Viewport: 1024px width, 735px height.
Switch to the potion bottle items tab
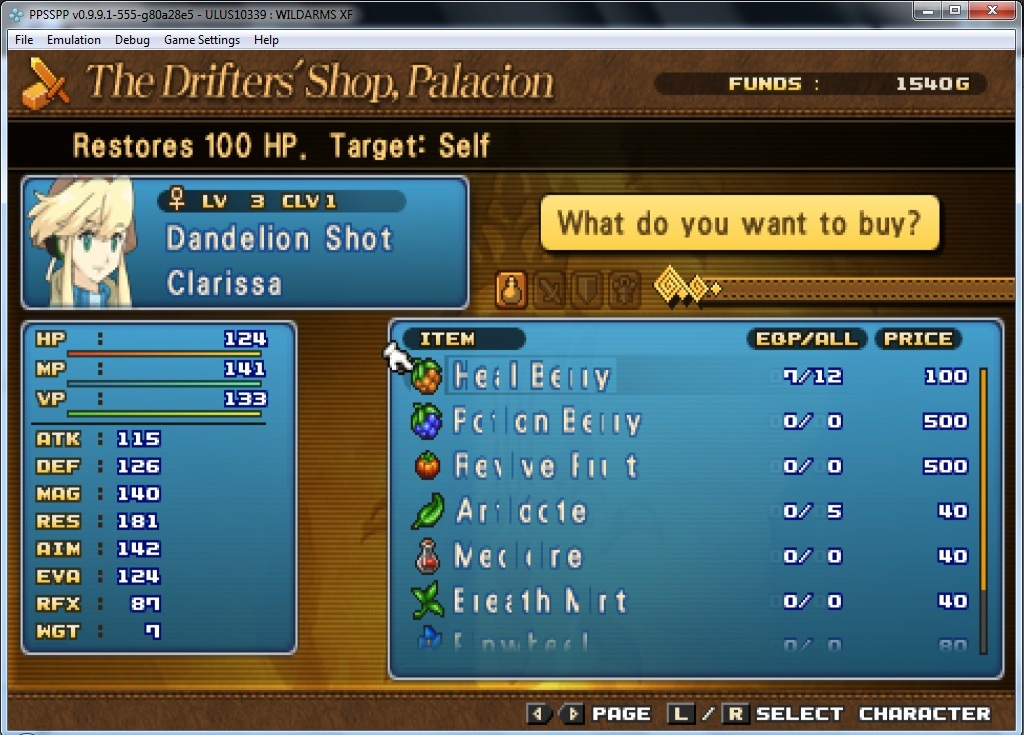coord(512,290)
